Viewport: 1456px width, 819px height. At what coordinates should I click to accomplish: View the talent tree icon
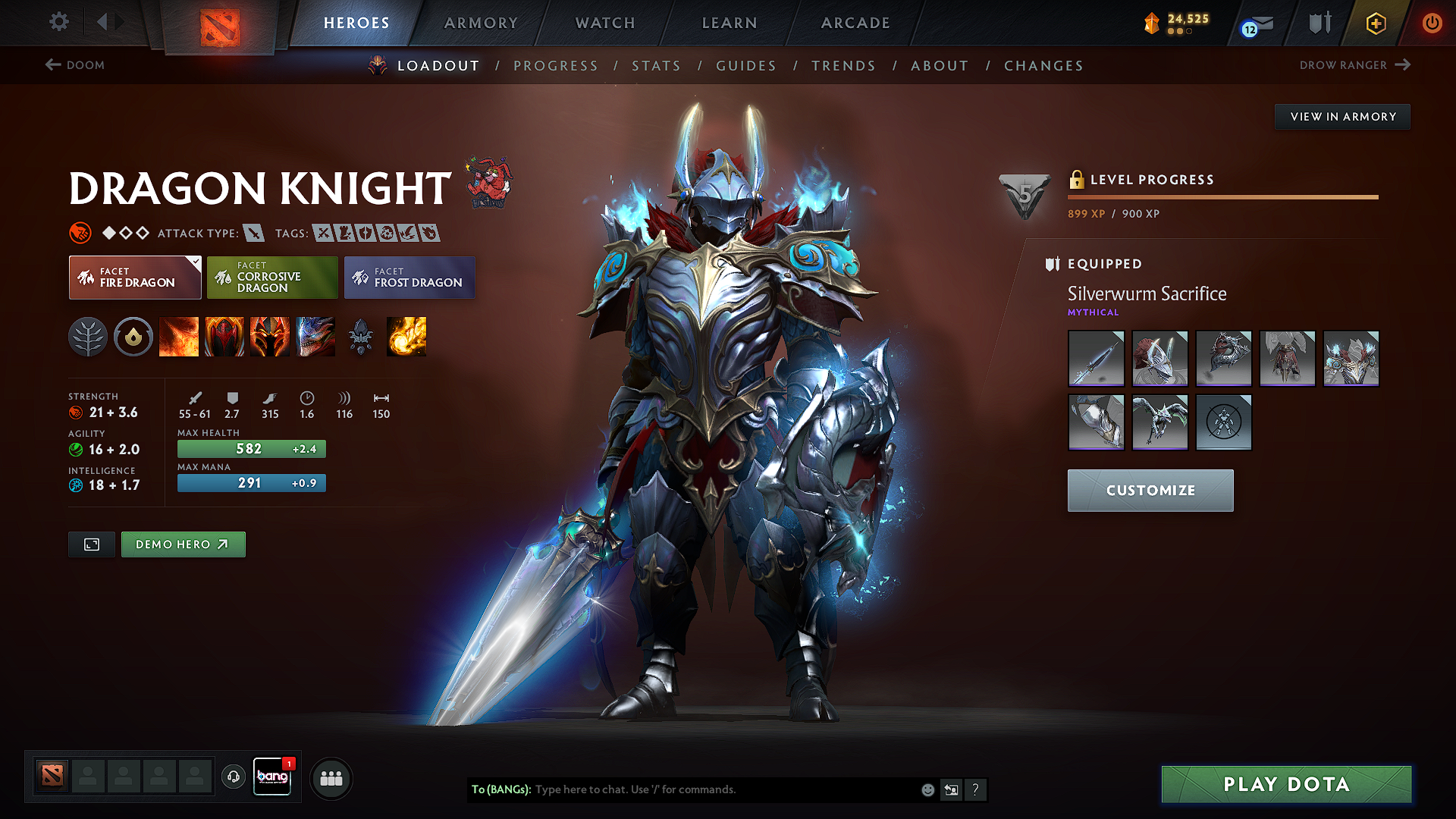[89, 337]
